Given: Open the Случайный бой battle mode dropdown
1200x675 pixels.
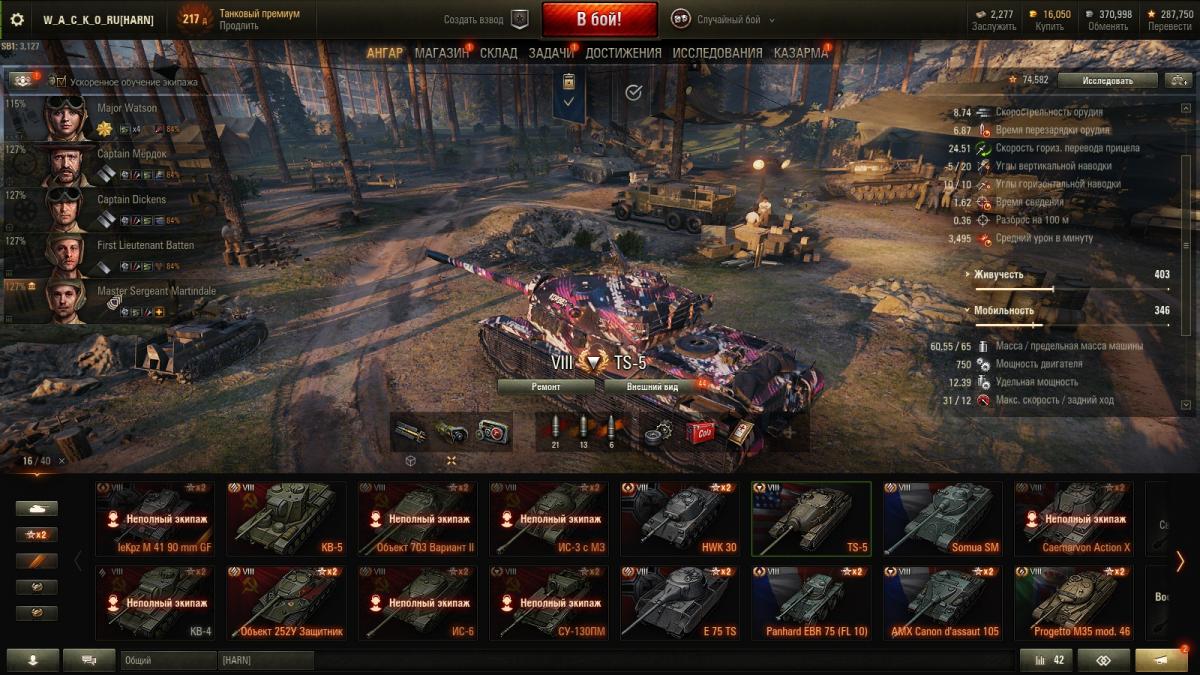Looking at the screenshot, I should click(722, 20).
